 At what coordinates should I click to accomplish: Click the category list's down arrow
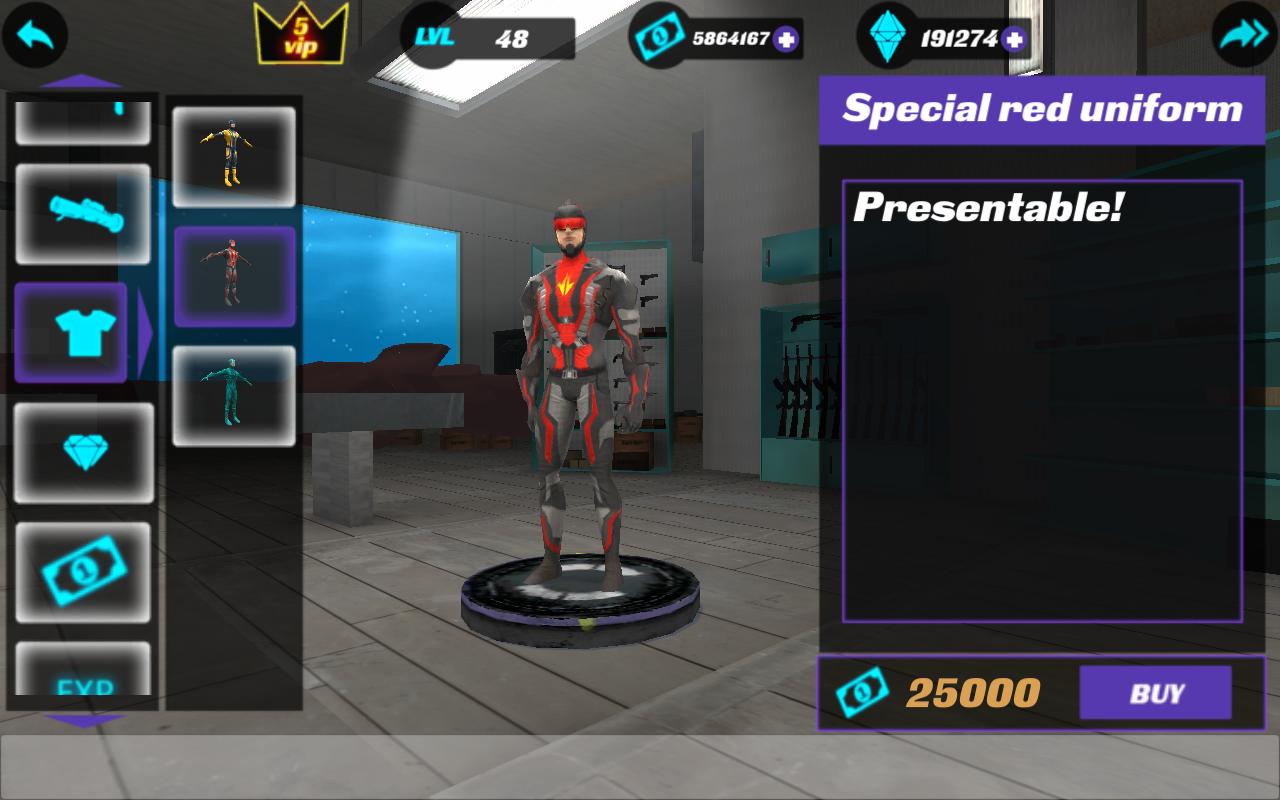(84, 720)
